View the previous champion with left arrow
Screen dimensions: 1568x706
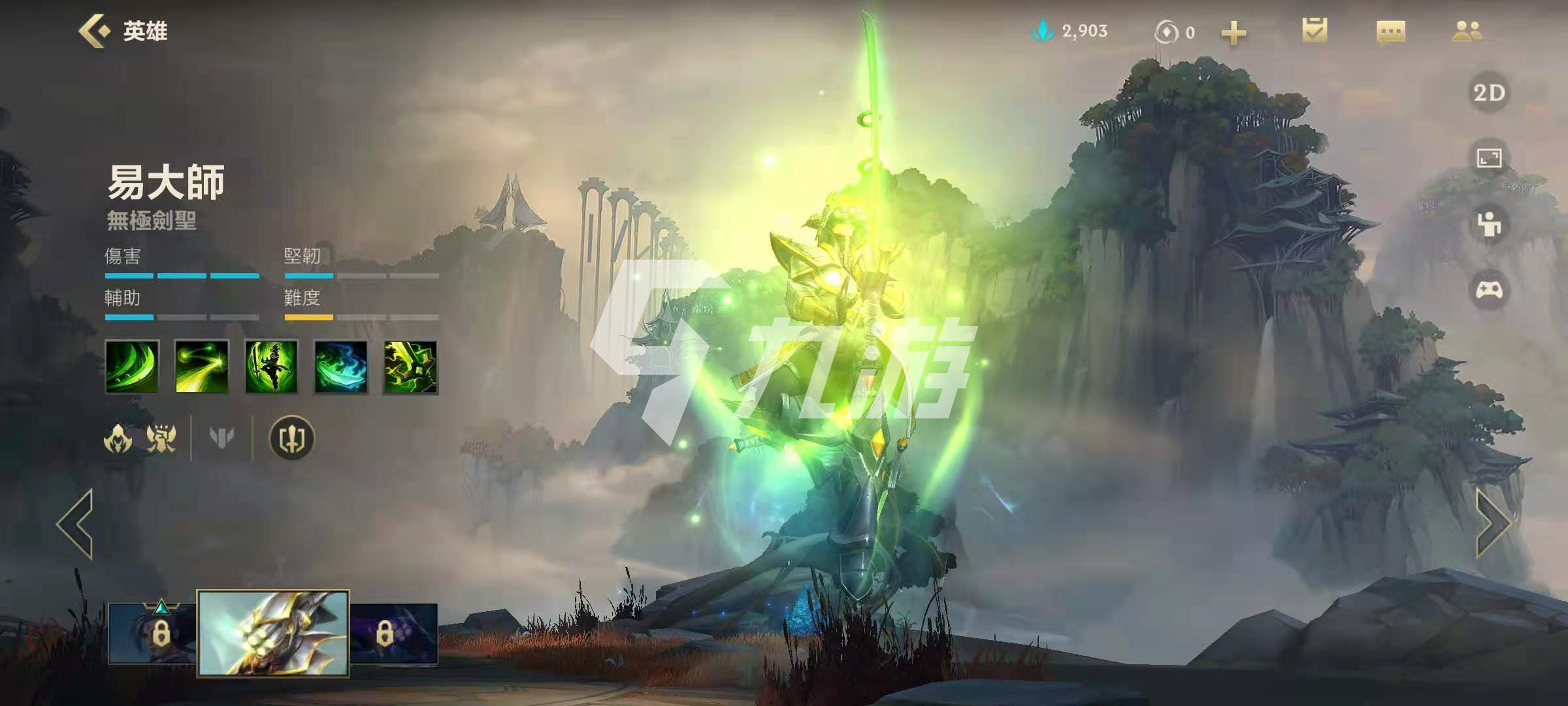[75, 524]
